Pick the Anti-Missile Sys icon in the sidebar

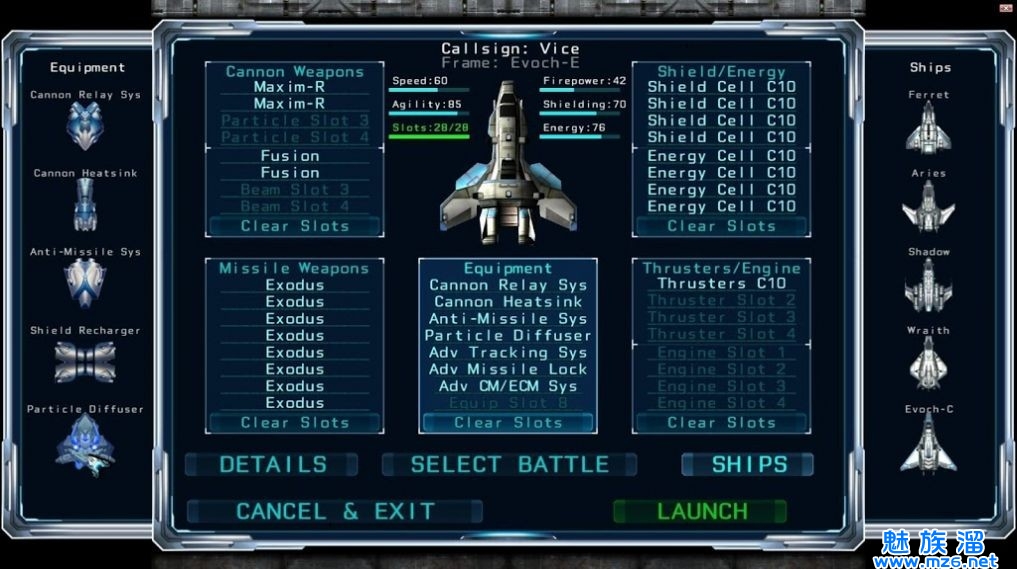tap(85, 282)
